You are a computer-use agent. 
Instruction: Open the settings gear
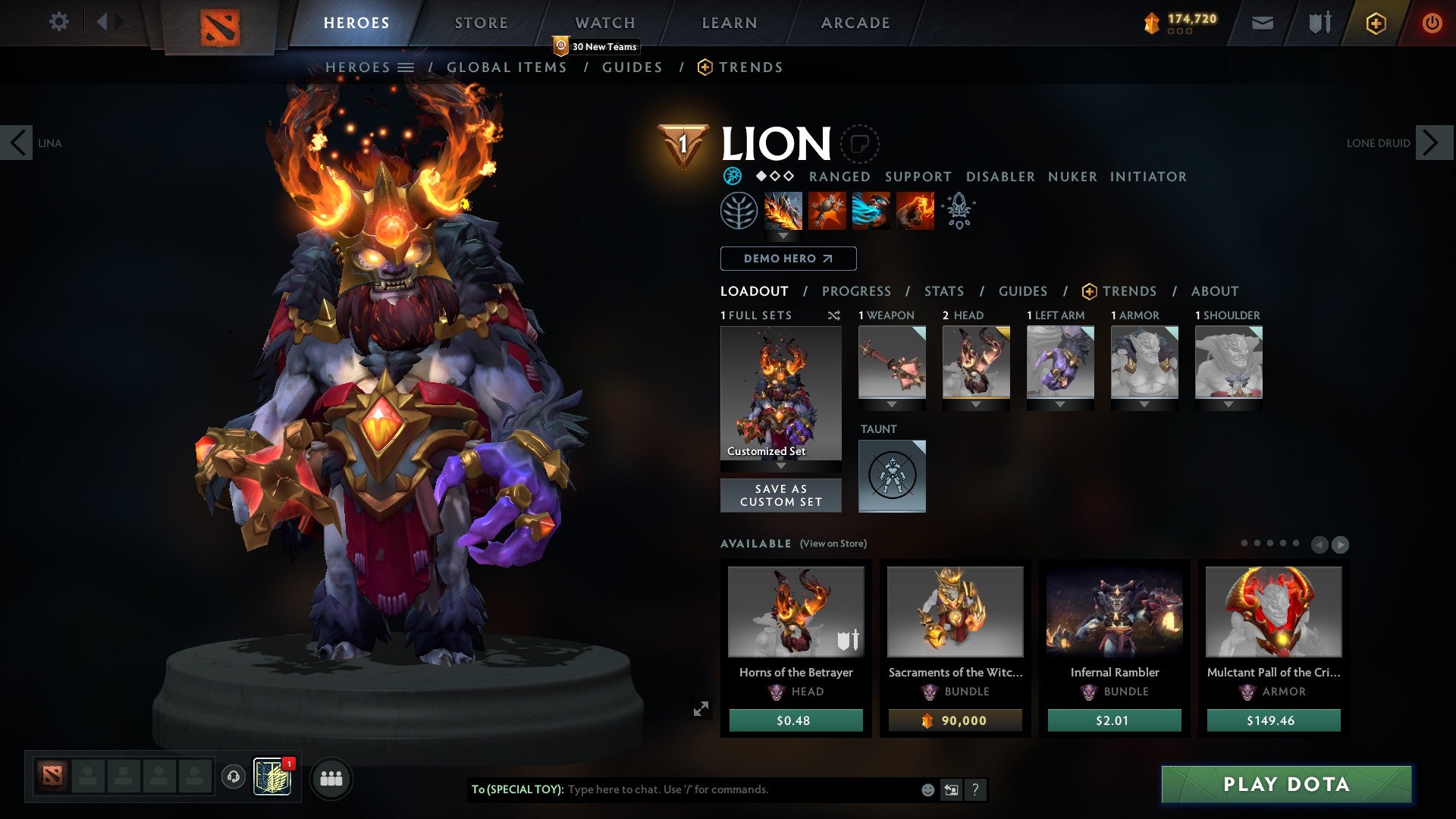58,22
